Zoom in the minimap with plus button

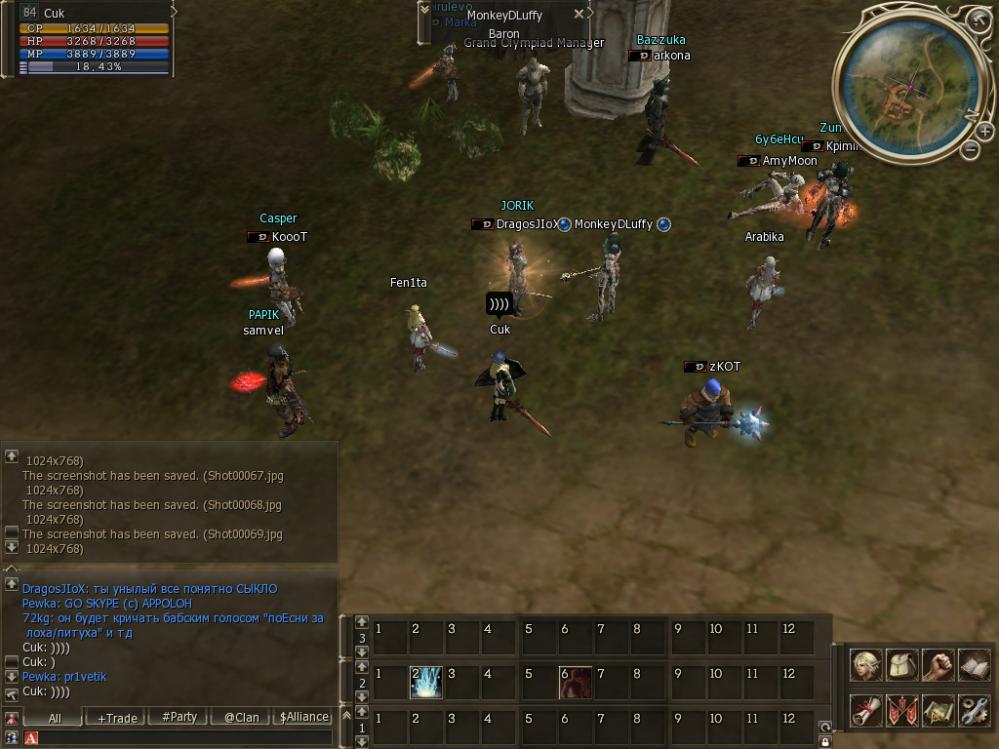(984, 131)
